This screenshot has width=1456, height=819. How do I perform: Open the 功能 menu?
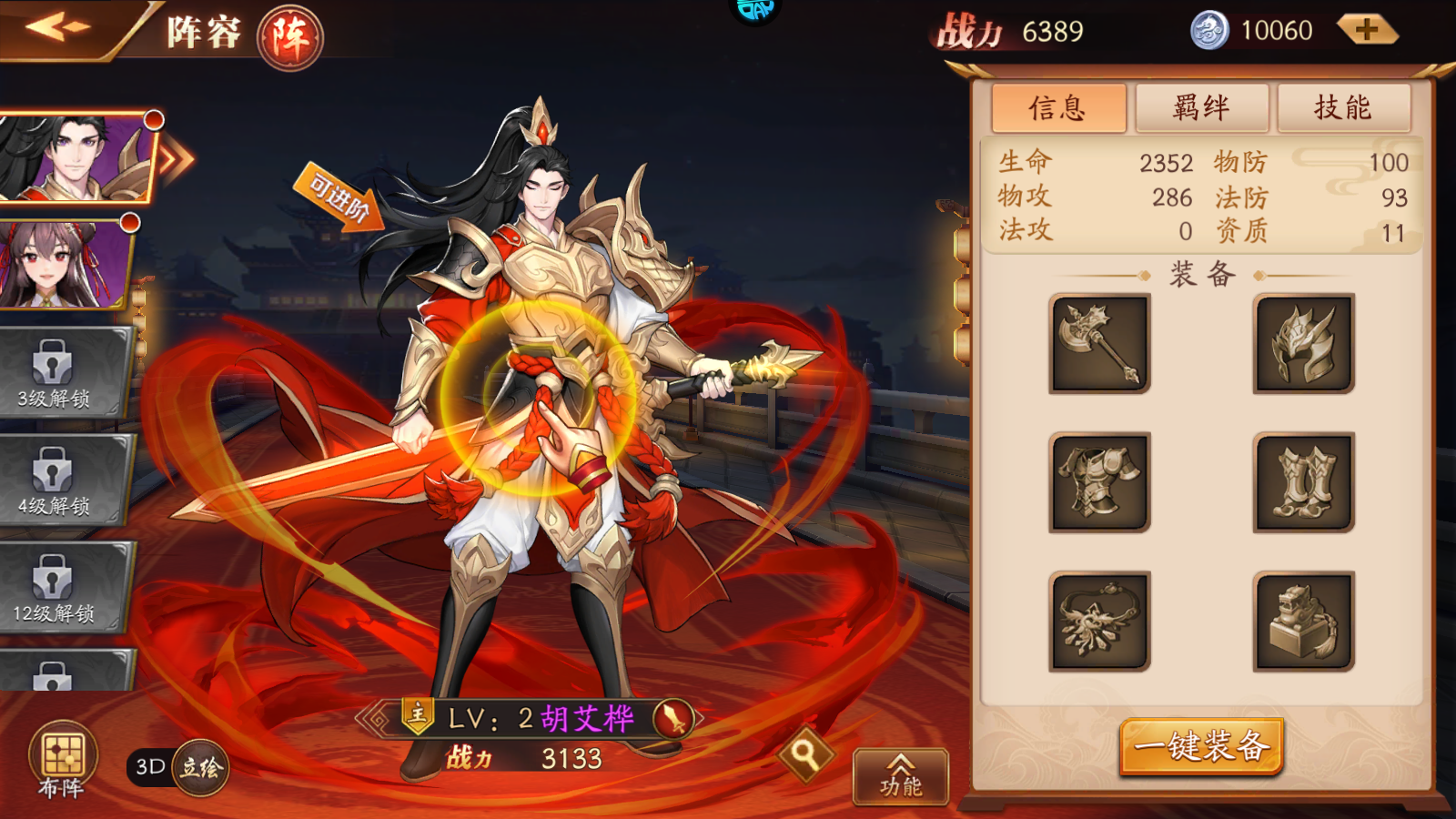coord(900,776)
